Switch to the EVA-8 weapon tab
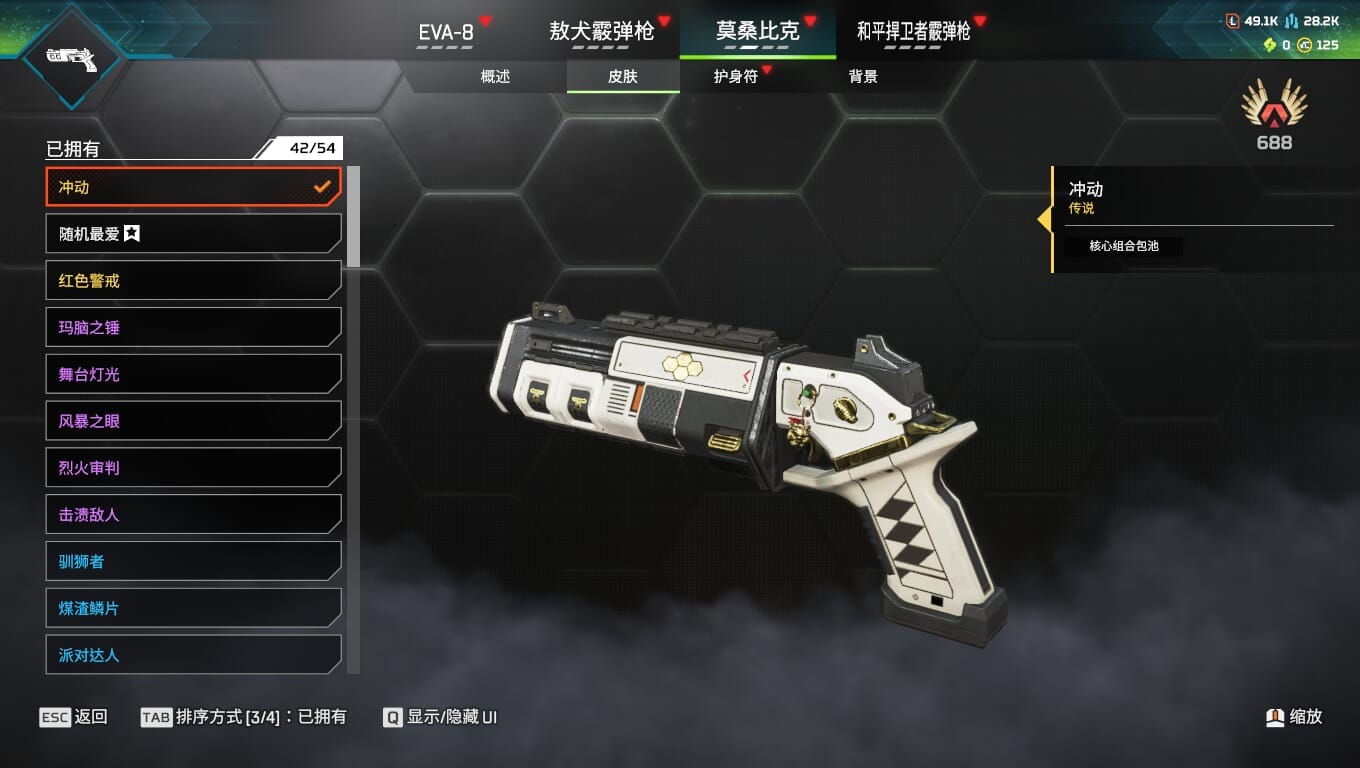This screenshot has height=768, width=1360. [x=446, y=32]
